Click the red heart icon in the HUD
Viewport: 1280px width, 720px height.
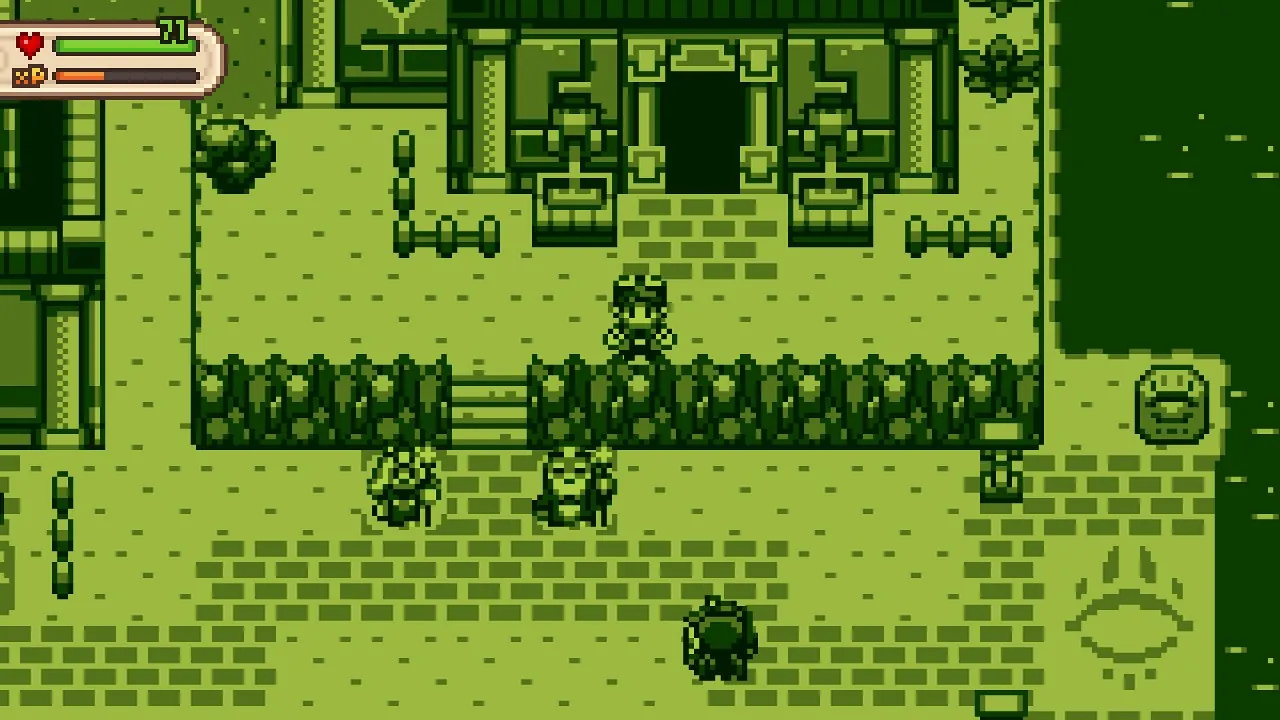click(x=28, y=42)
